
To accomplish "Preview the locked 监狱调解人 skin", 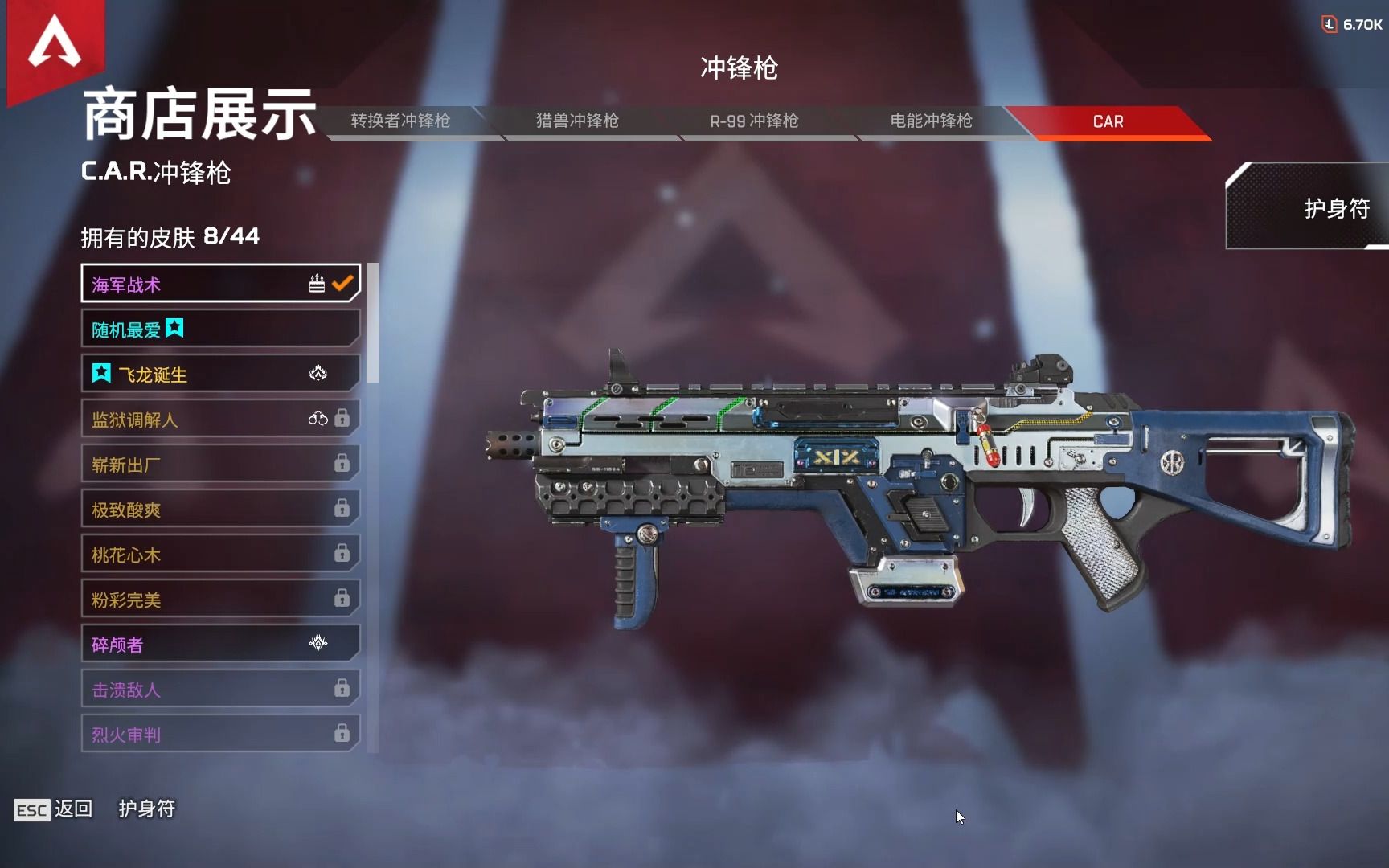I will click(219, 419).
